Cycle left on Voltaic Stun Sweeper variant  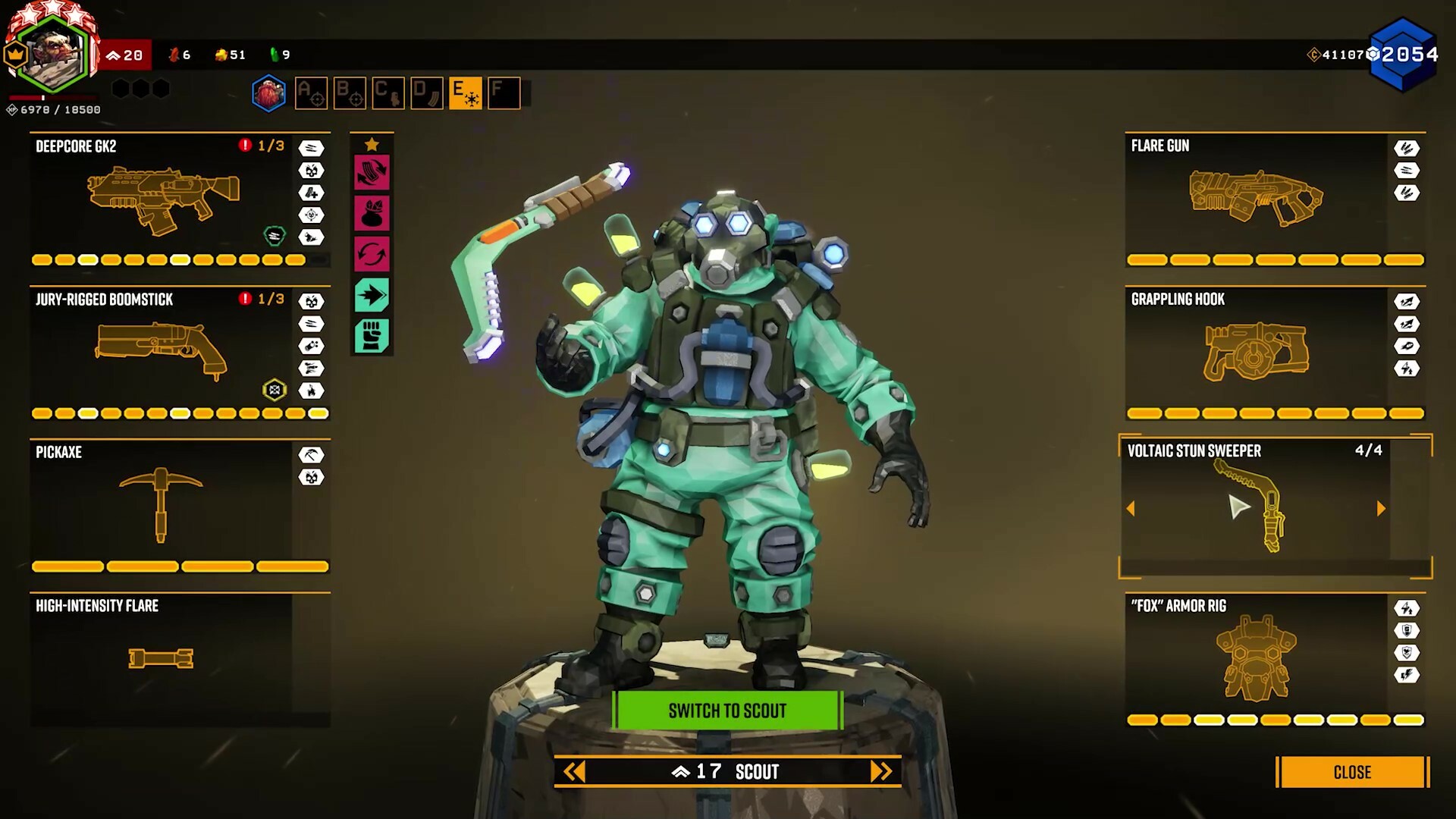click(1131, 508)
